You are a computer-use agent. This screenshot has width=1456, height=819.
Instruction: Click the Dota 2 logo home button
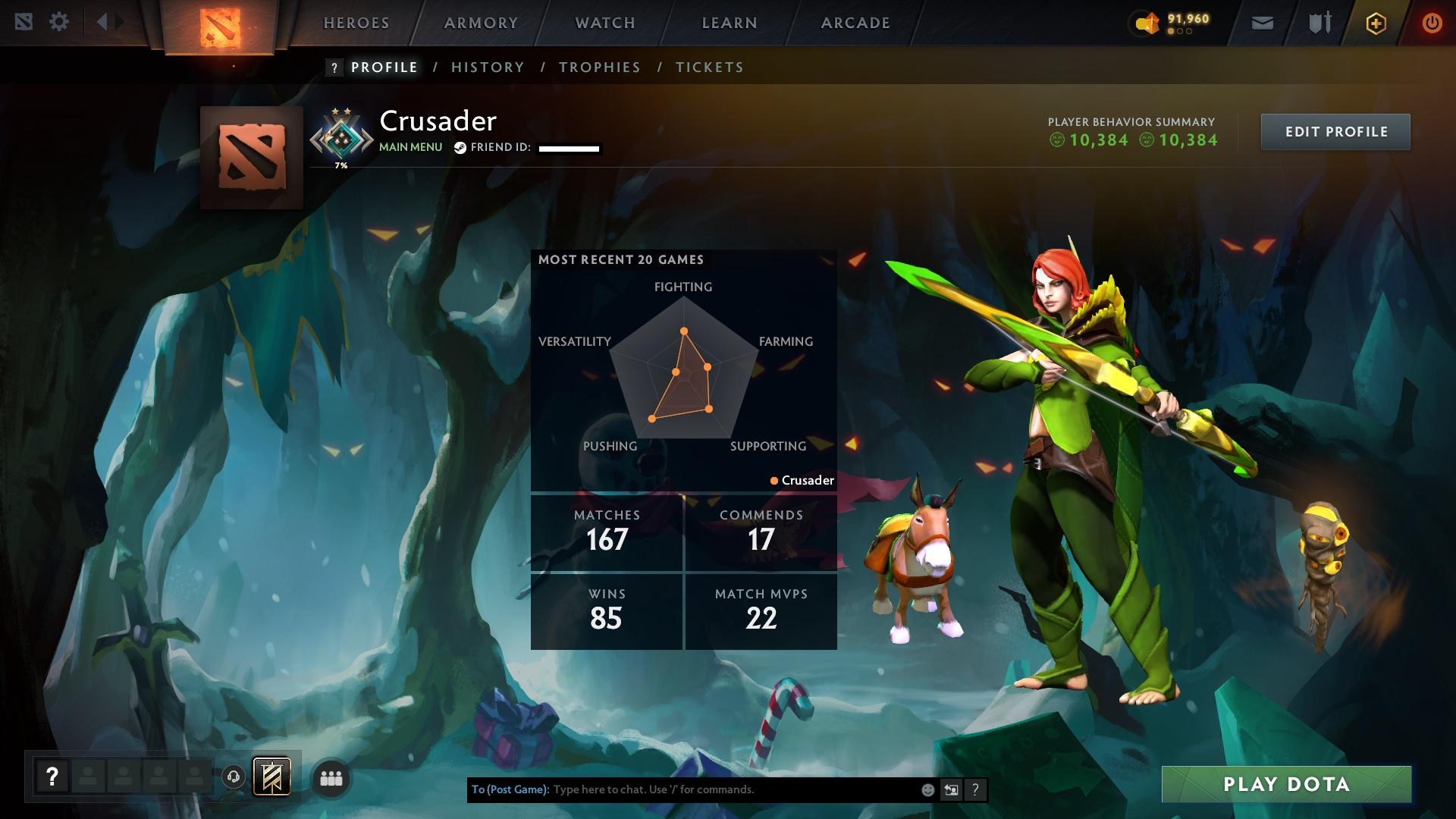(220, 27)
